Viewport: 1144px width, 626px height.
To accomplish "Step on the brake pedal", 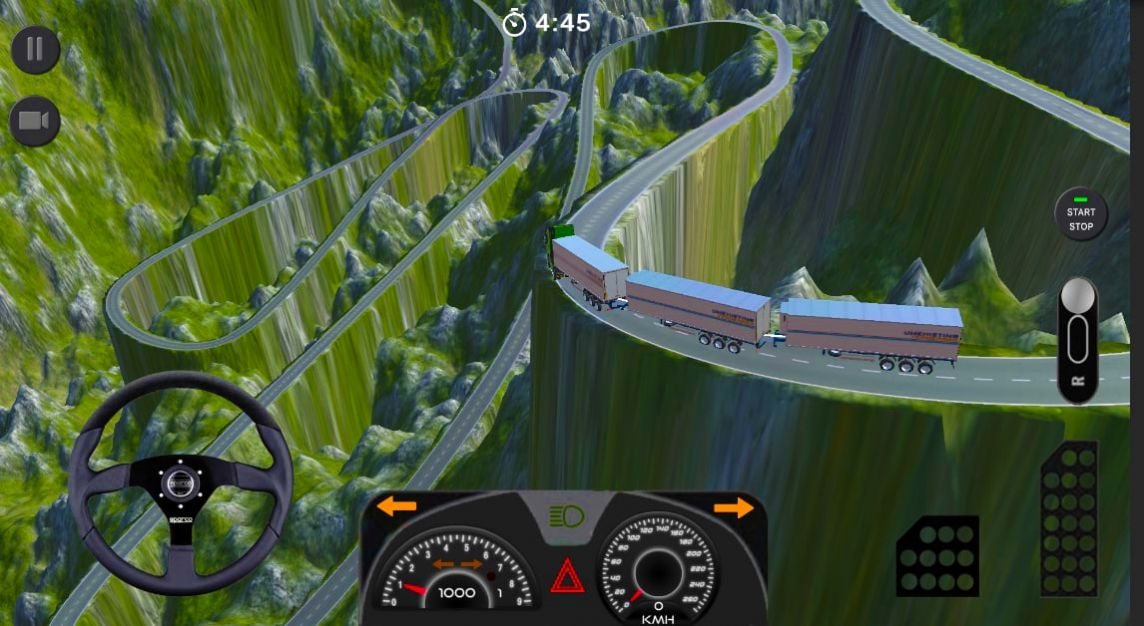I will (937, 555).
